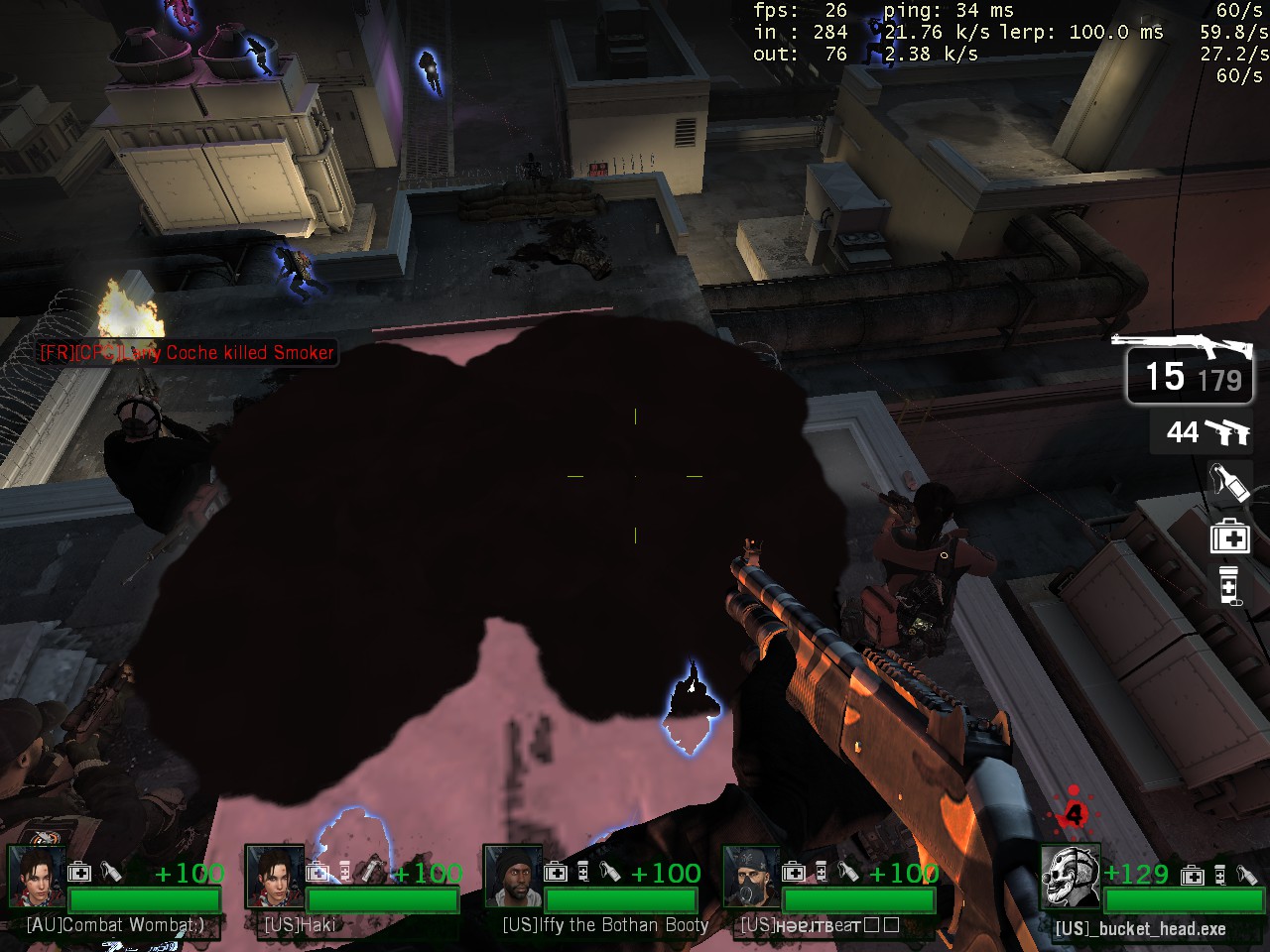Select the dual pistols icon showing 44 ammo
Image resolution: width=1270 pixels, height=952 pixels.
click(x=1227, y=433)
